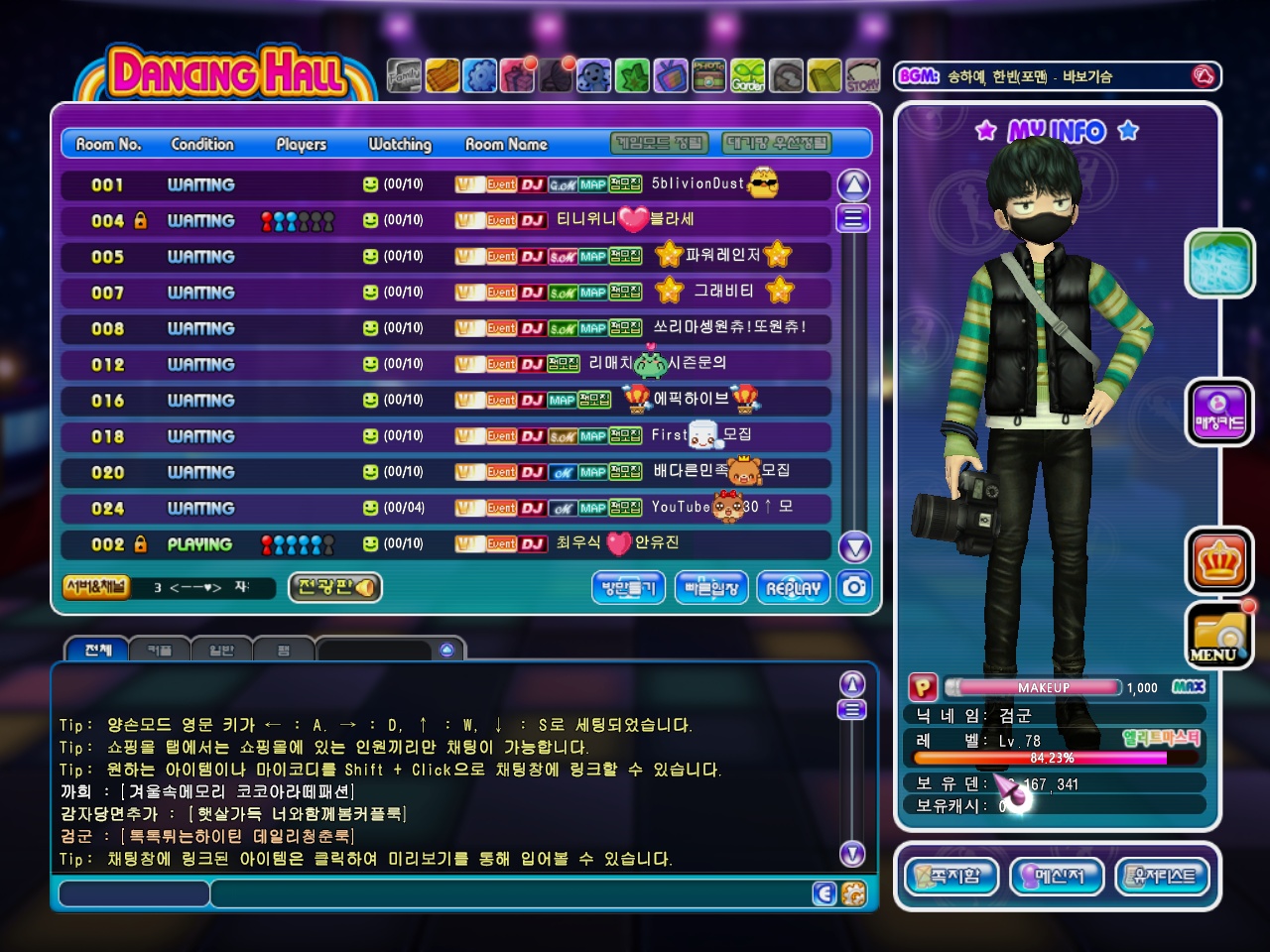Open the Garden icon
Screen dimensions: 1270x952
748,76
